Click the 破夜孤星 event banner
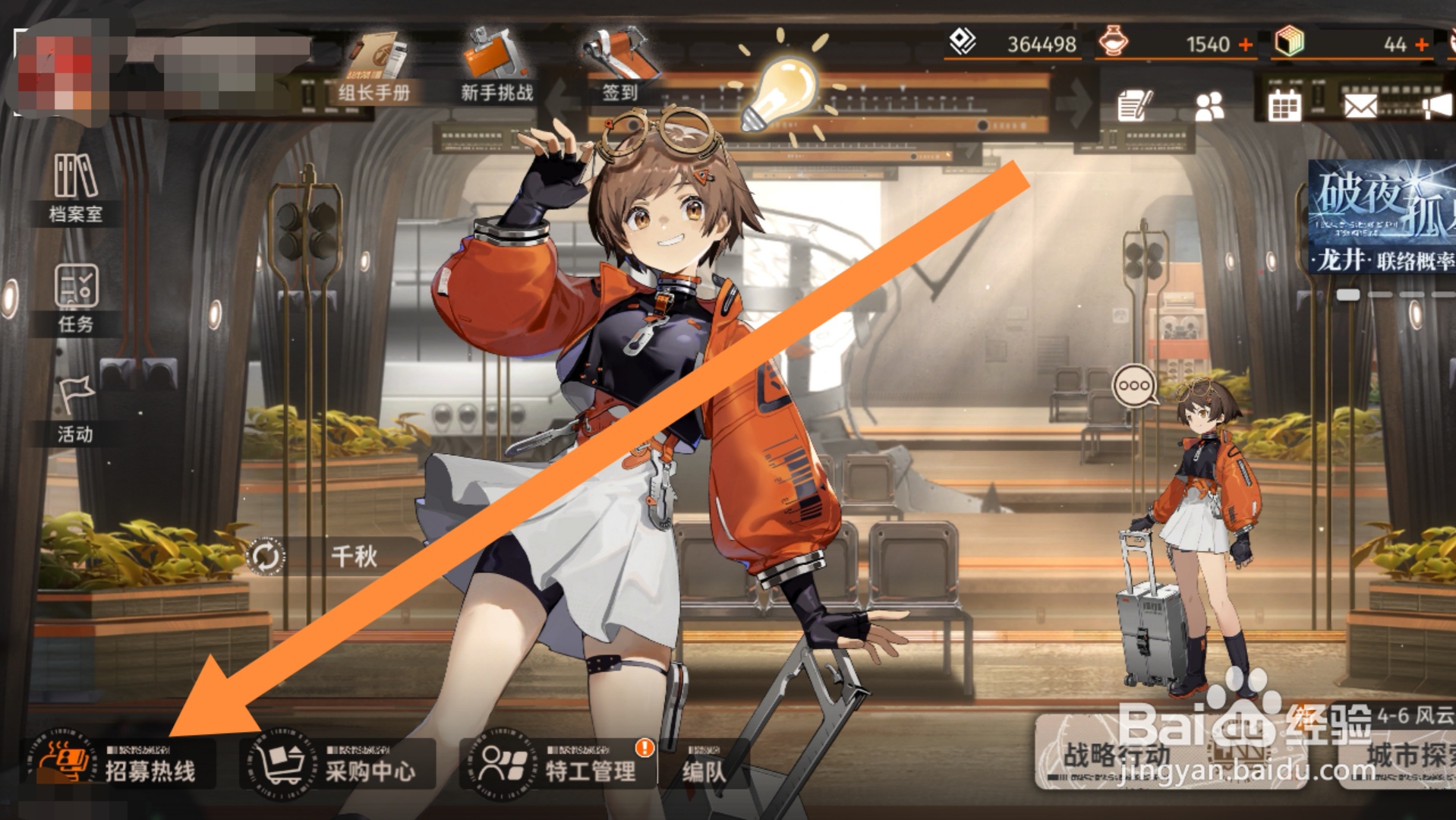 point(1382,217)
